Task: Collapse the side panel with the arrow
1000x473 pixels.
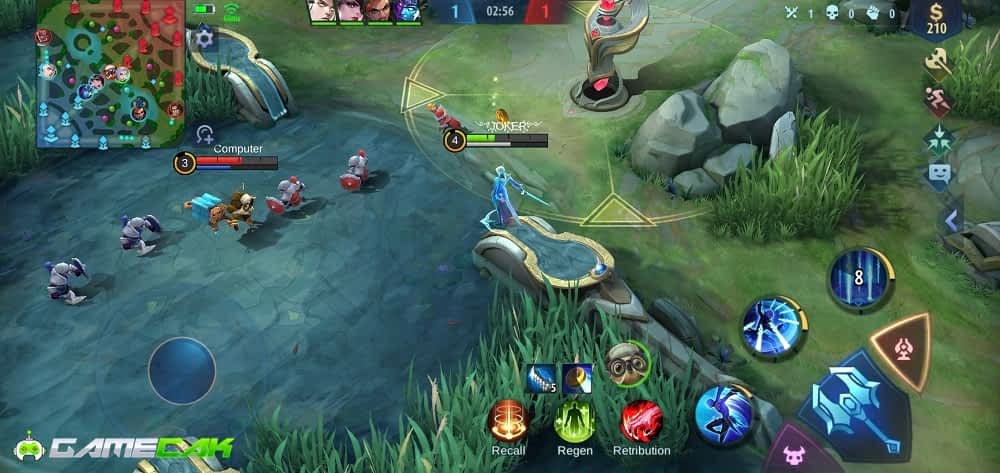Action: (x=952, y=220)
